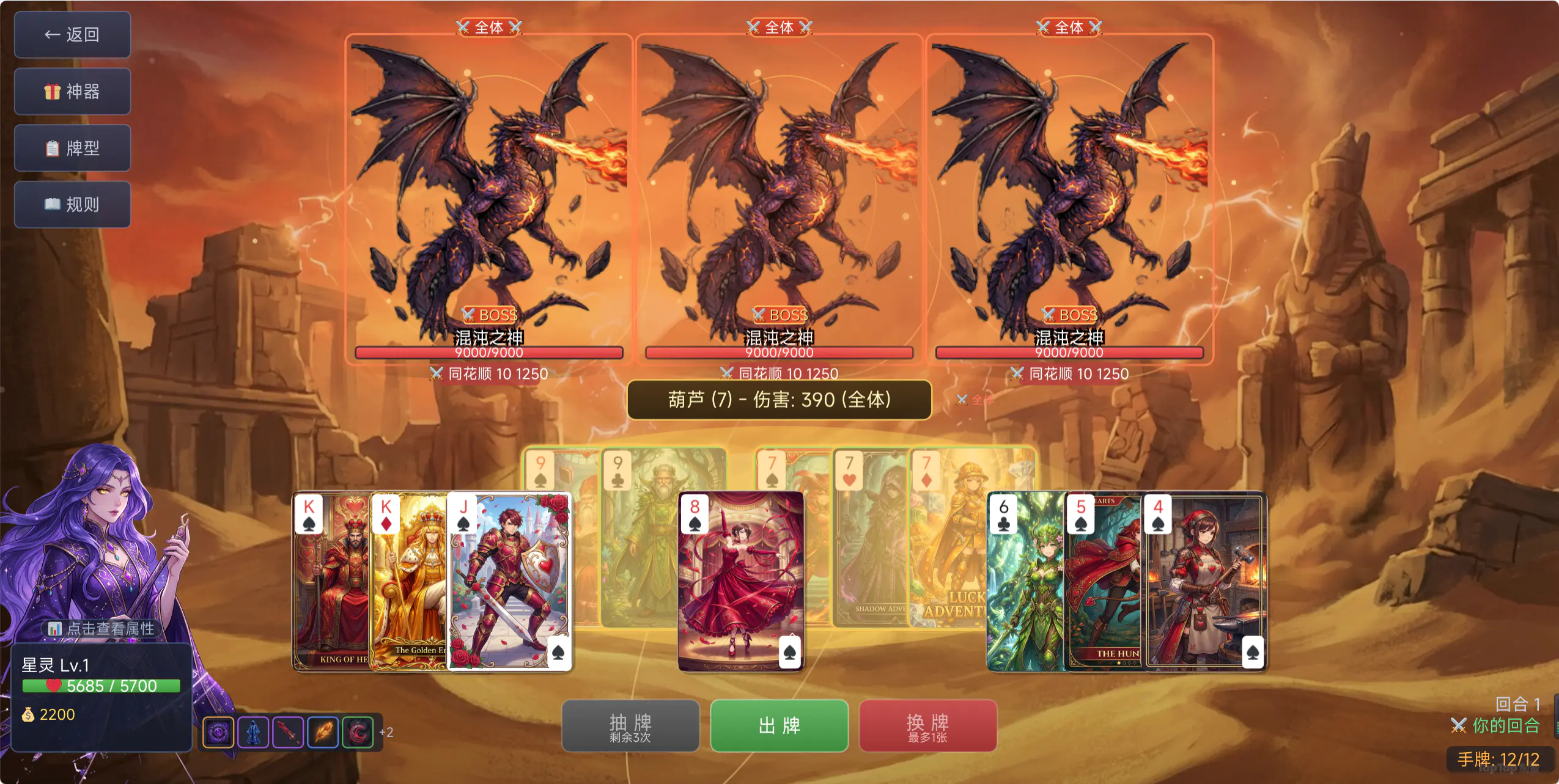The image size is (1559, 784).
Task: Click the book icon on the 规则 button
Action: (53, 204)
